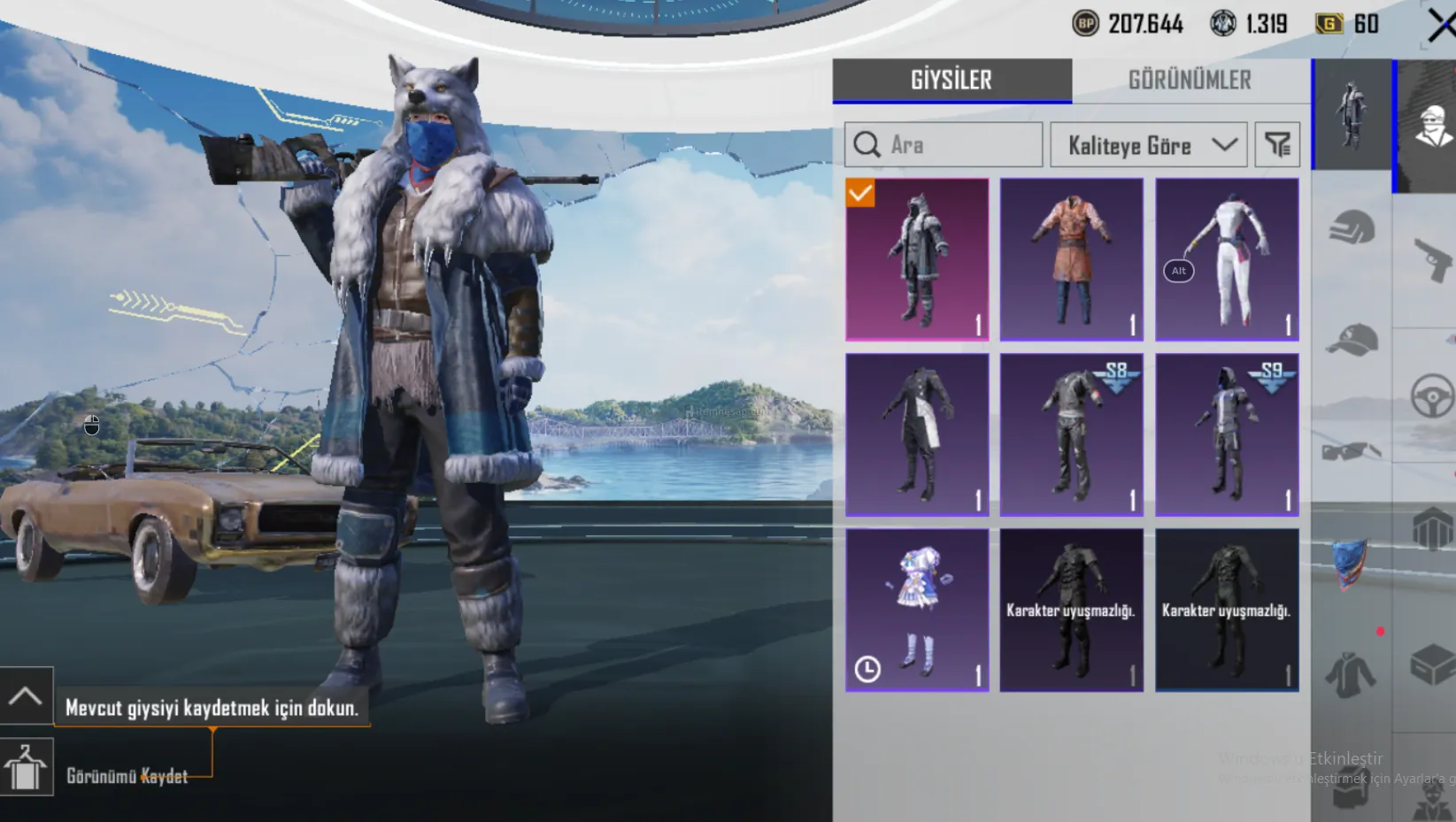Click the Ara search field
The height and width of the screenshot is (822, 1456).
[x=944, y=145]
